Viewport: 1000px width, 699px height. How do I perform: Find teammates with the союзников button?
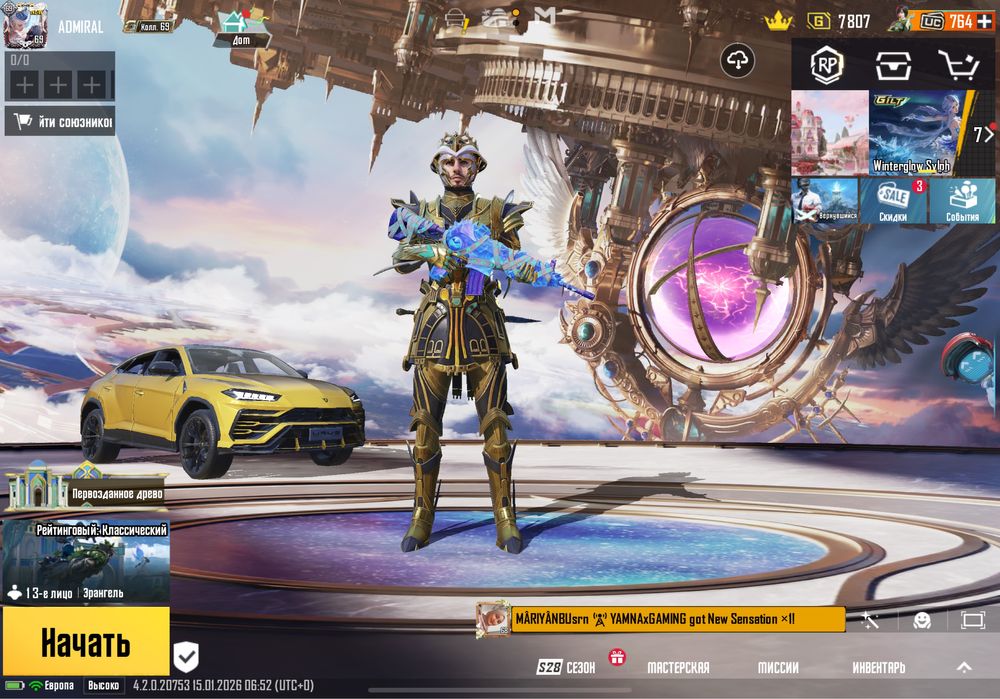tap(60, 122)
